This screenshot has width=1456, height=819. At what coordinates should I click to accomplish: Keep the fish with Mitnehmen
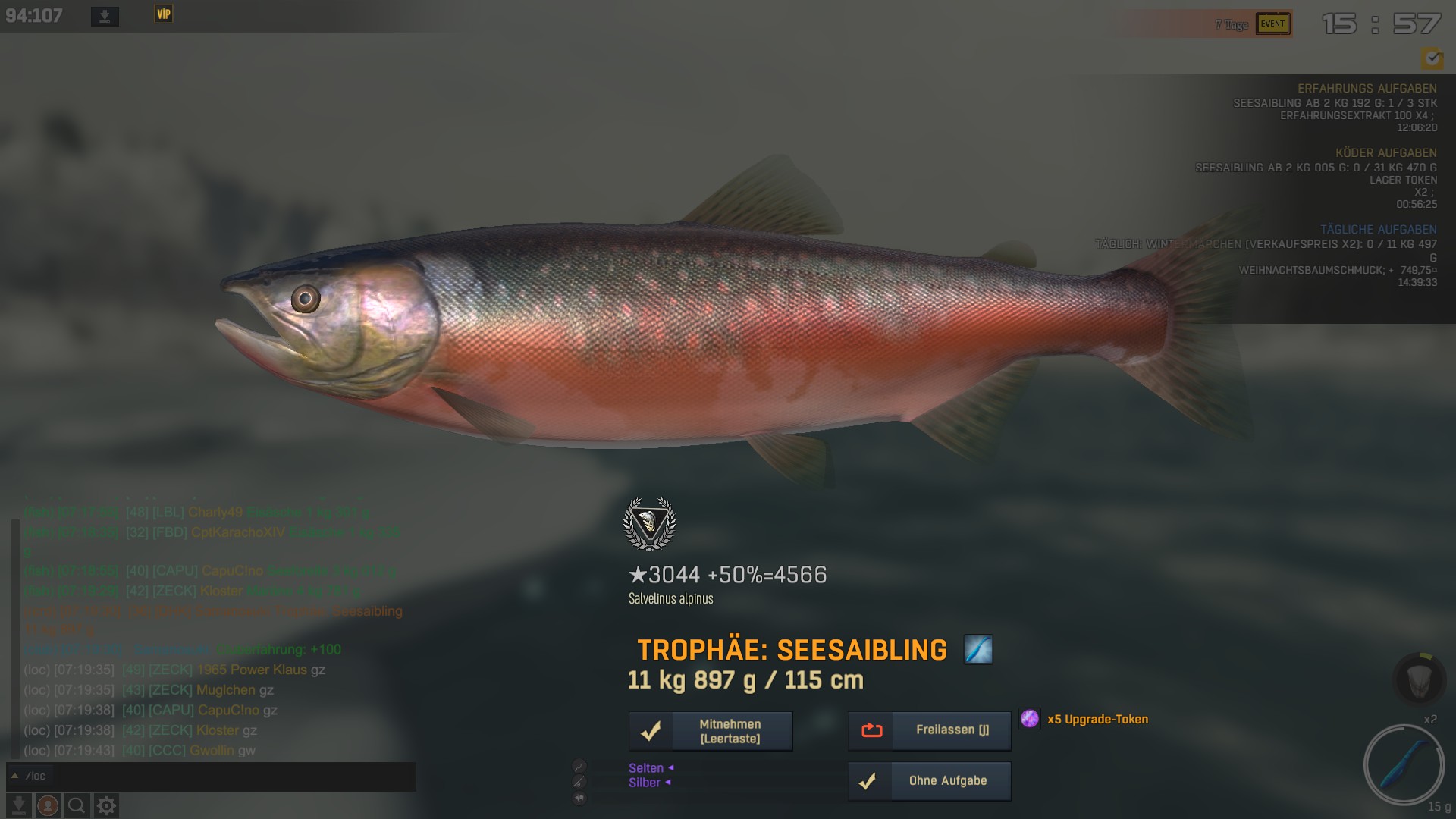click(711, 731)
